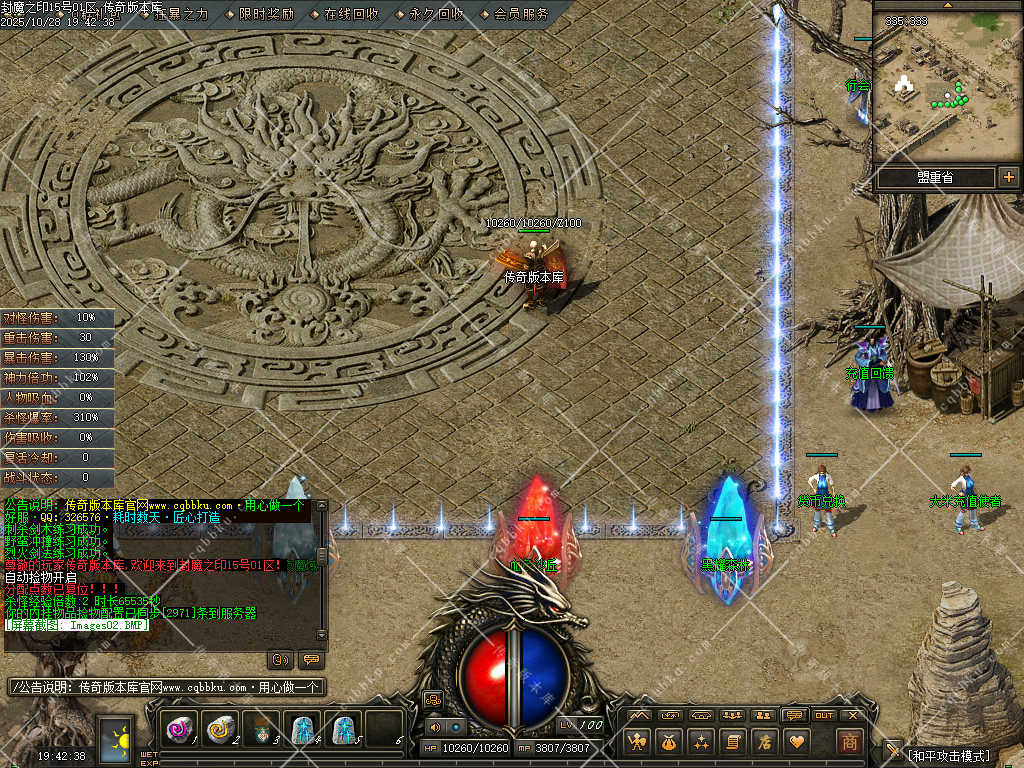The image size is (1024, 768).
Task: Close the game with the X button
Action: point(853,715)
